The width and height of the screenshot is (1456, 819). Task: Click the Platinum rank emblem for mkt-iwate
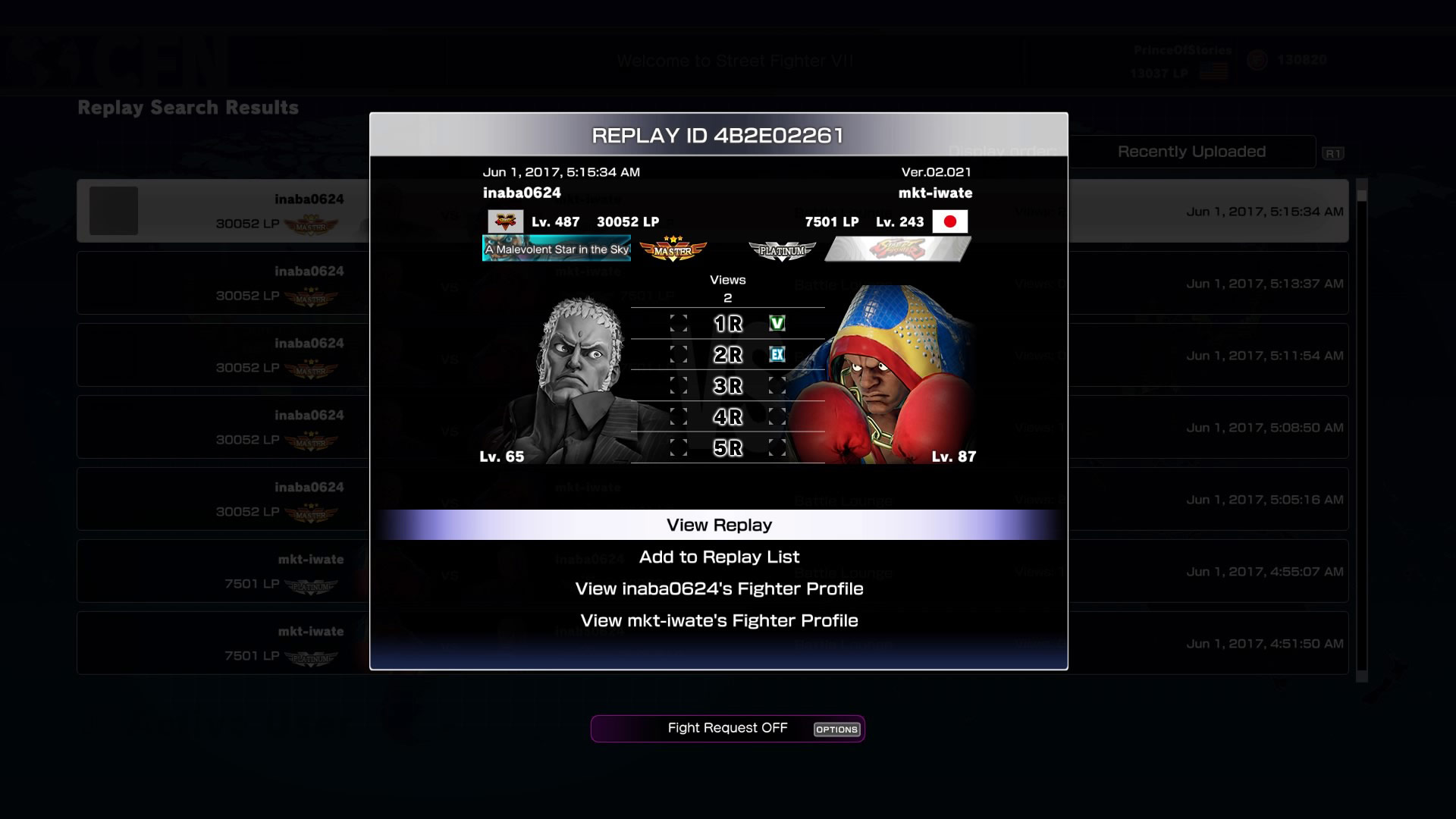[782, 248]
